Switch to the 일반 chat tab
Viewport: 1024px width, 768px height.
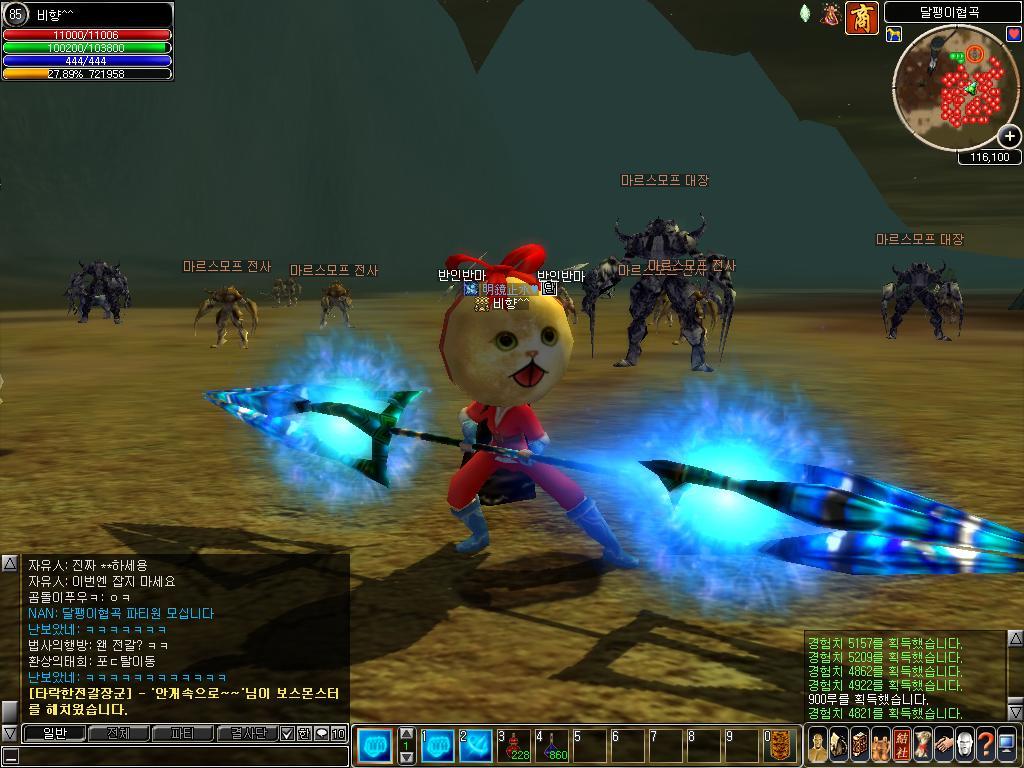54,733
